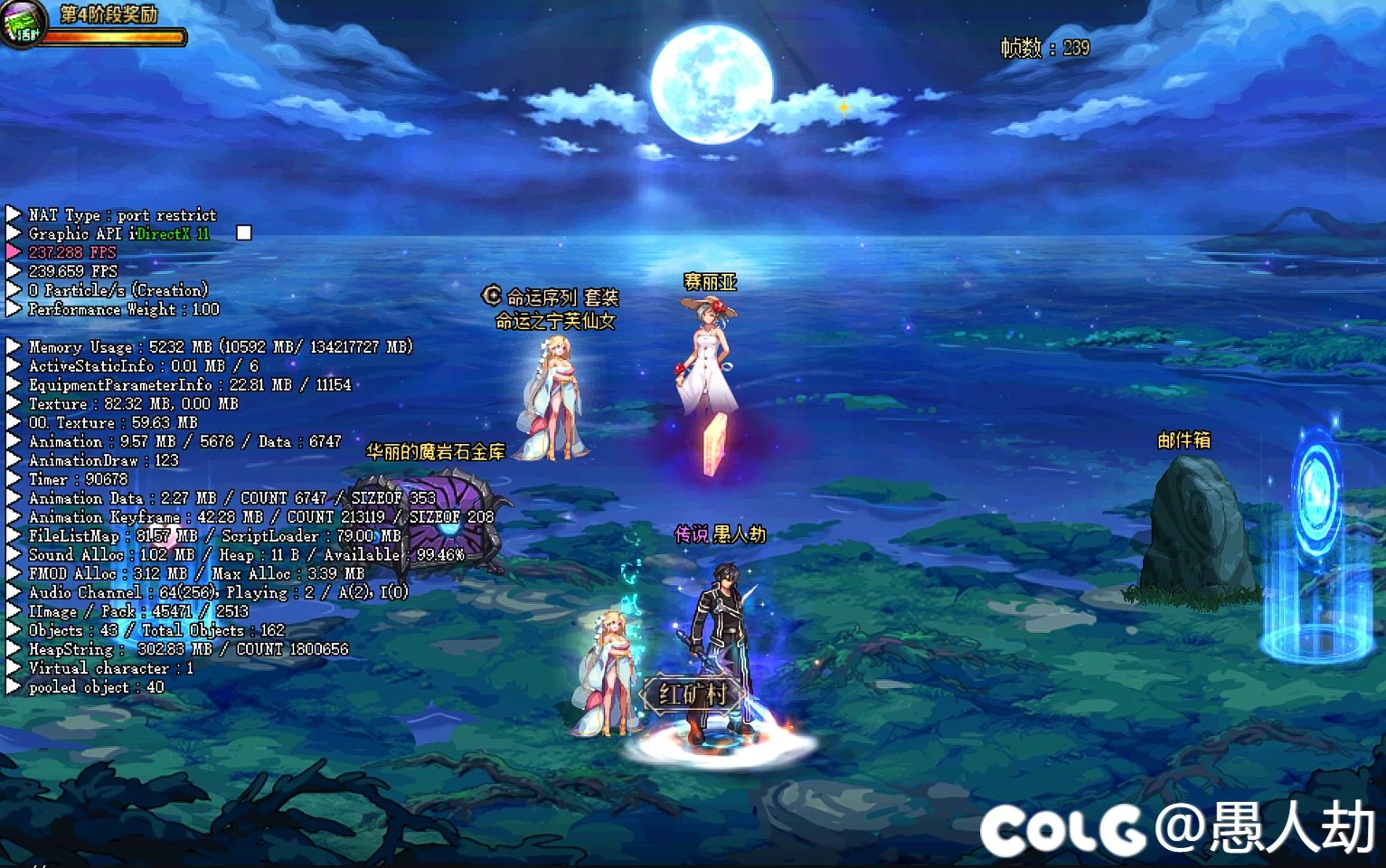Open the 活动 event icon at top left

click(x=25, y=24)
